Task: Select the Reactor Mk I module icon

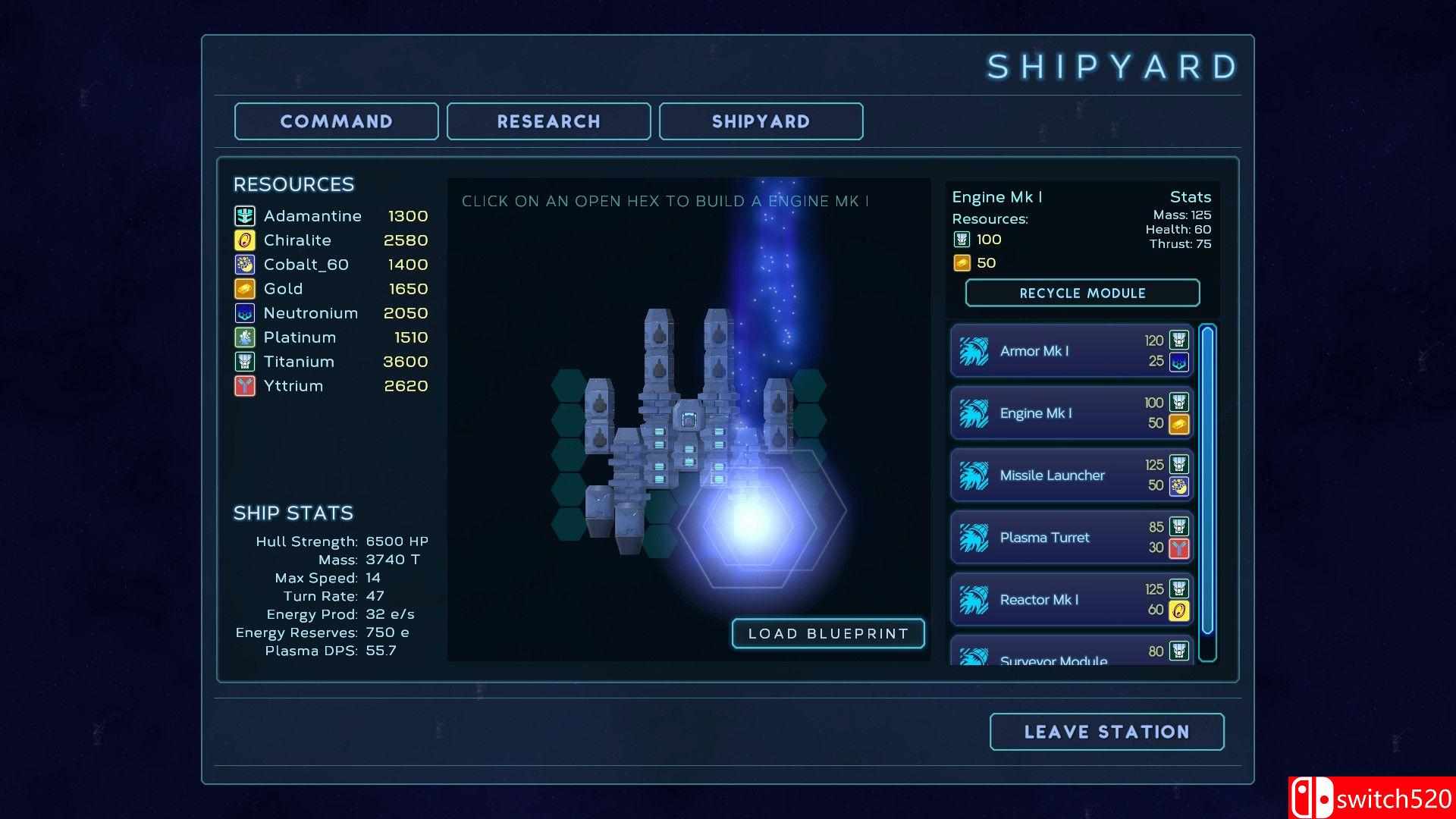Action: point(976,599)
